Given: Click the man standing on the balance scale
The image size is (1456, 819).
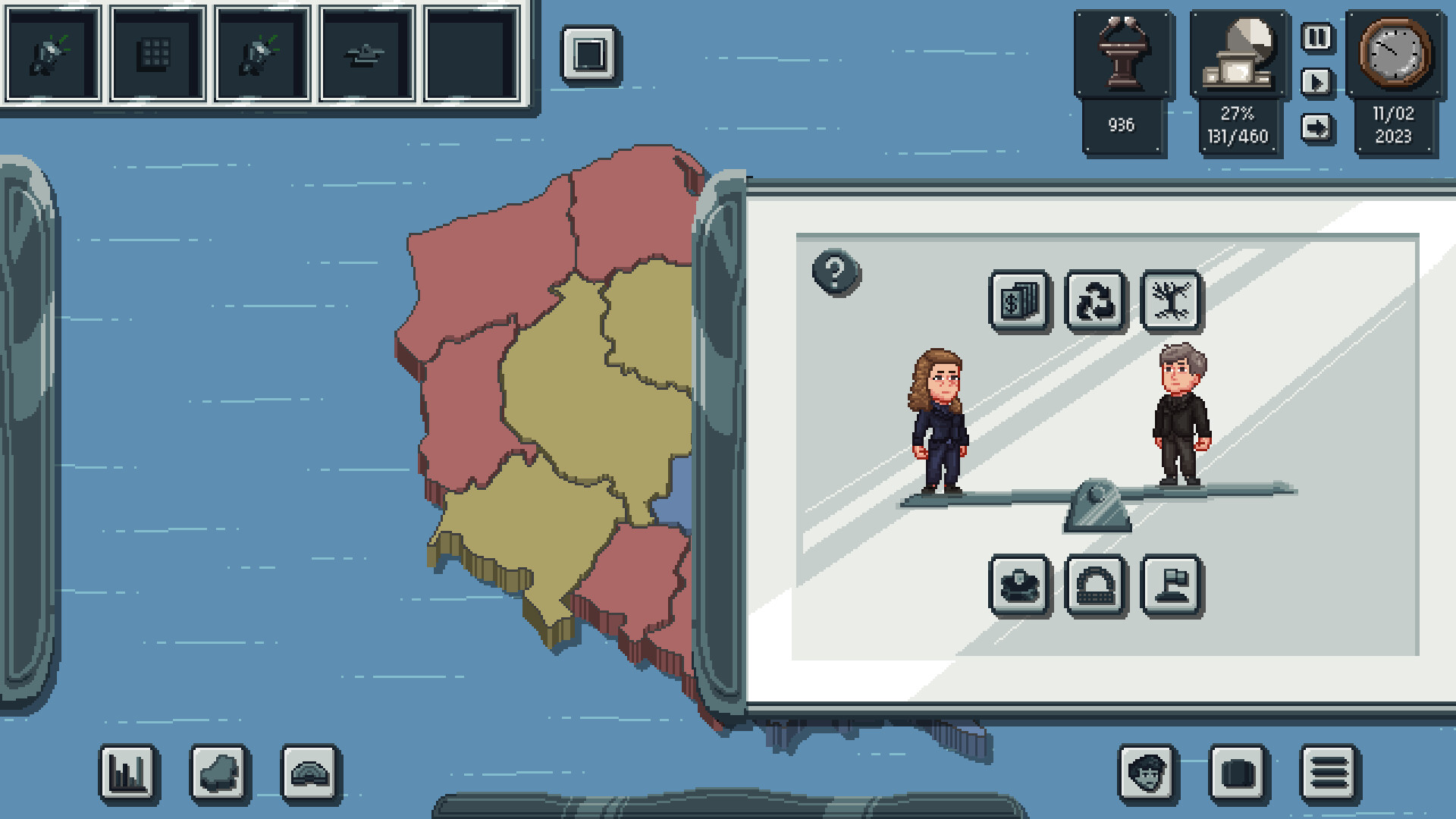Looking at the screenshot, I should click(x=1178, y=417).
